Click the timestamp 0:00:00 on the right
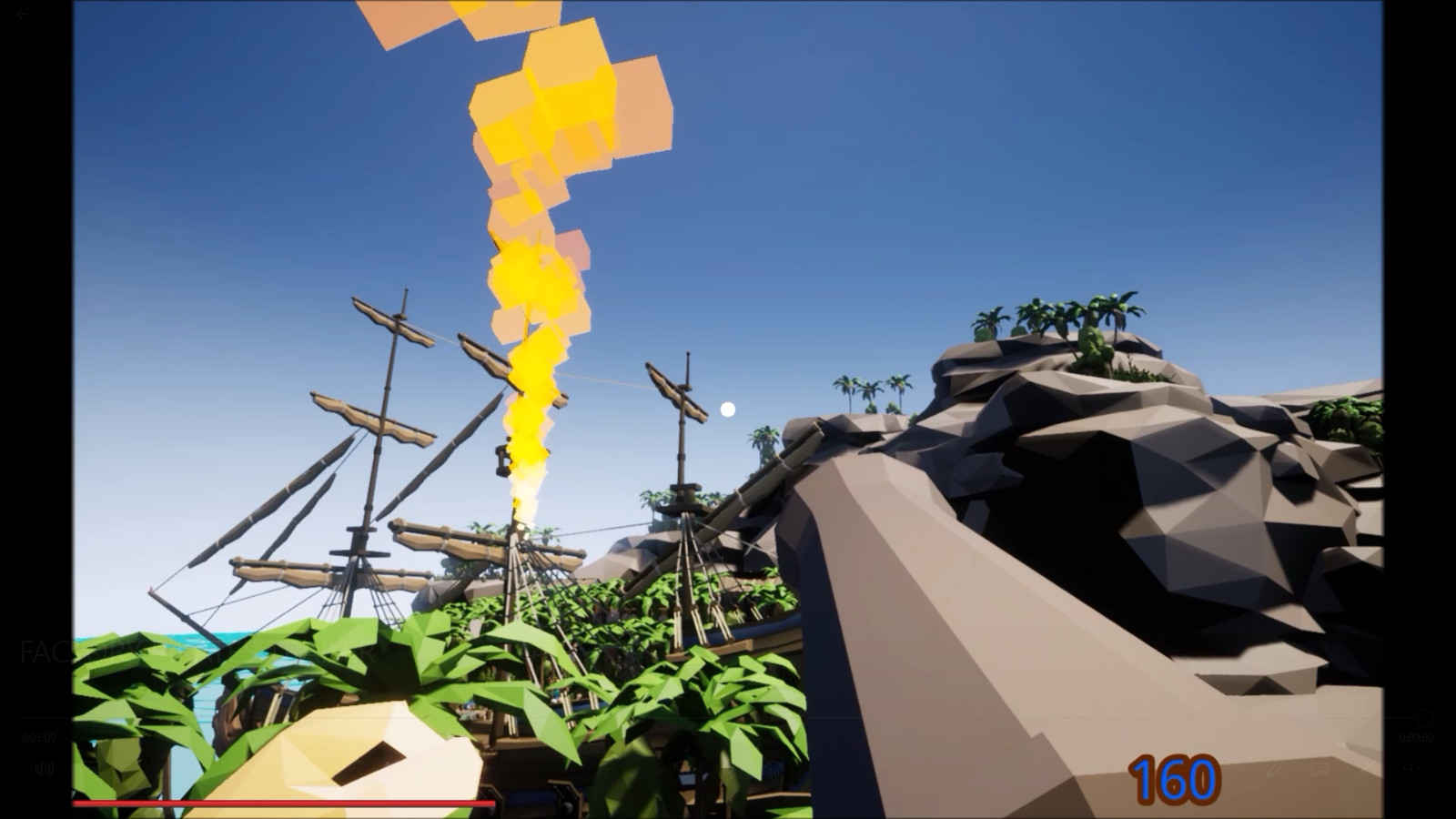This screenshot has width=1456, height=819. (1417, 736)
